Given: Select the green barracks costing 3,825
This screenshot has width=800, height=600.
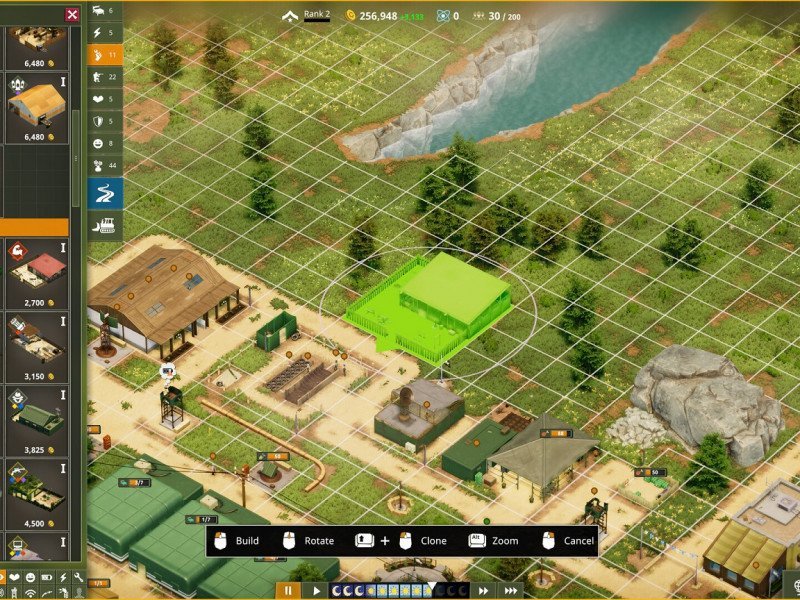Looking at the screenshot, I should [36, 419].
